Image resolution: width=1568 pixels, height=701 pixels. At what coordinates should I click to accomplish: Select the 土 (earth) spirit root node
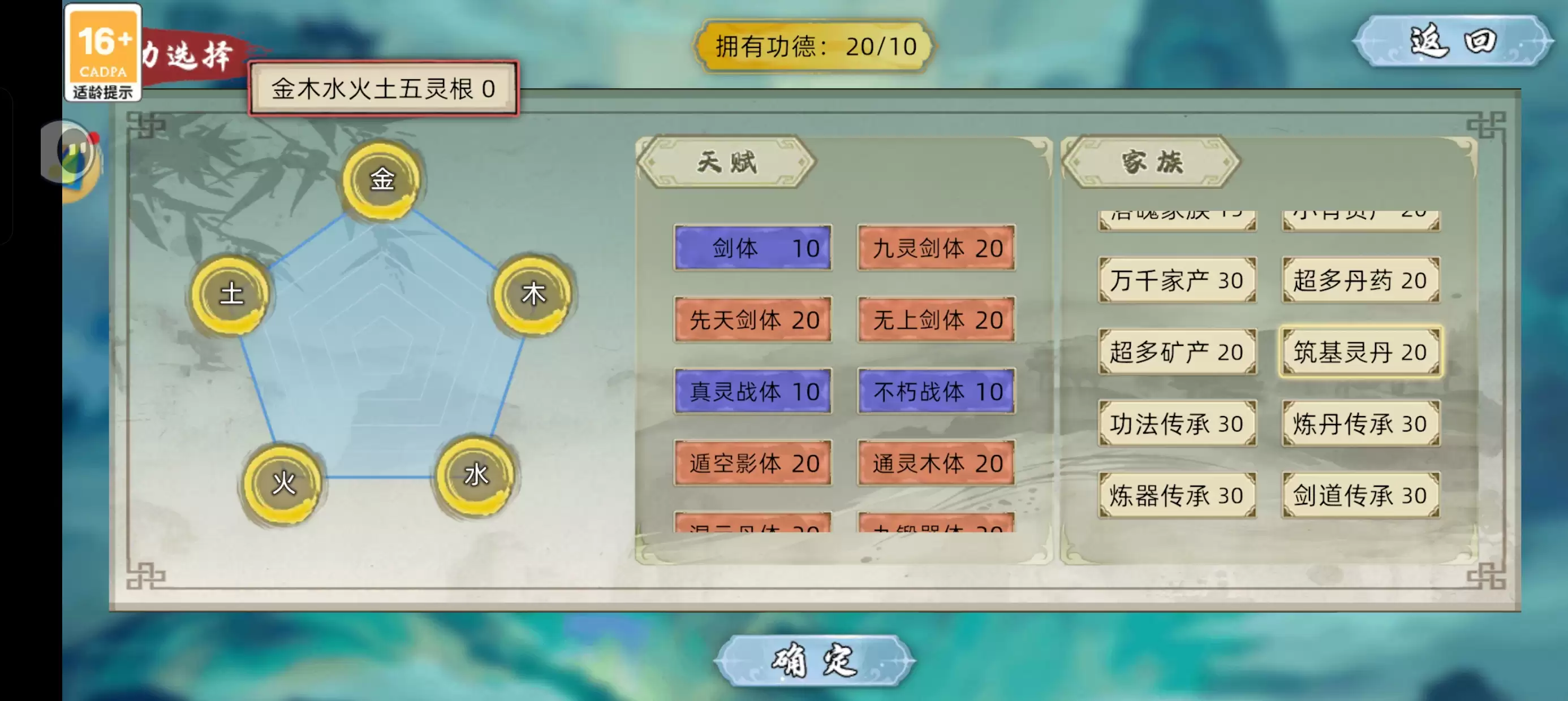pos(233,294)
